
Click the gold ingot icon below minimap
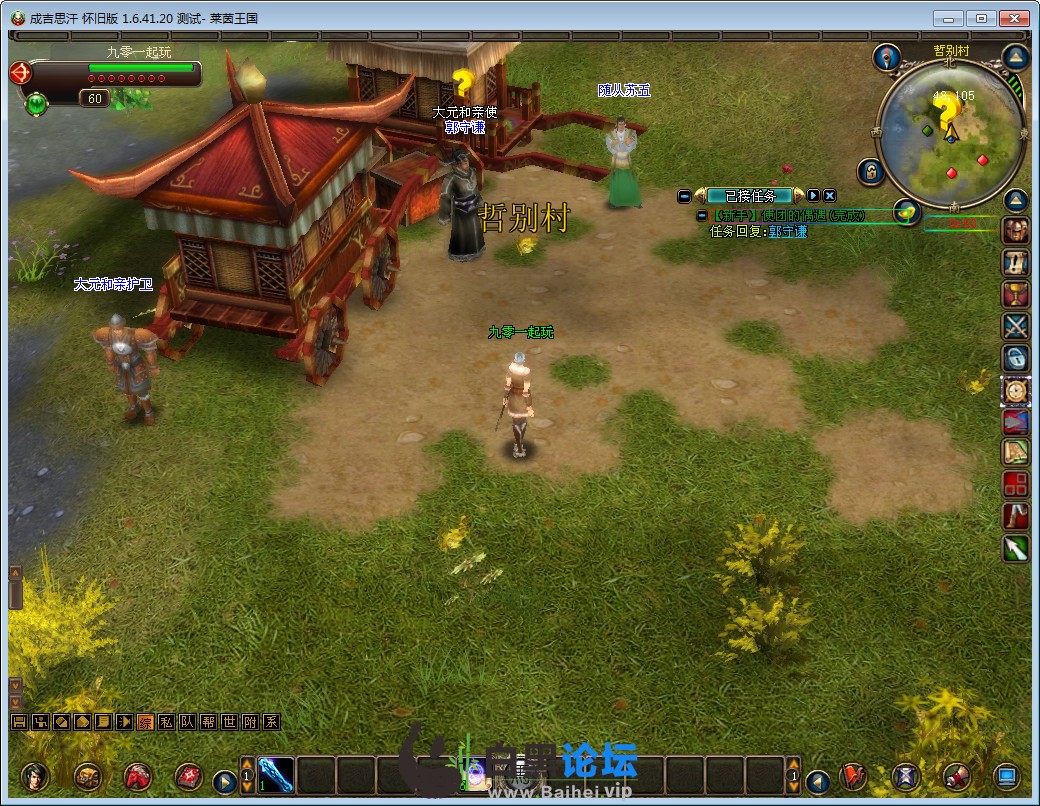coord(906,212)
